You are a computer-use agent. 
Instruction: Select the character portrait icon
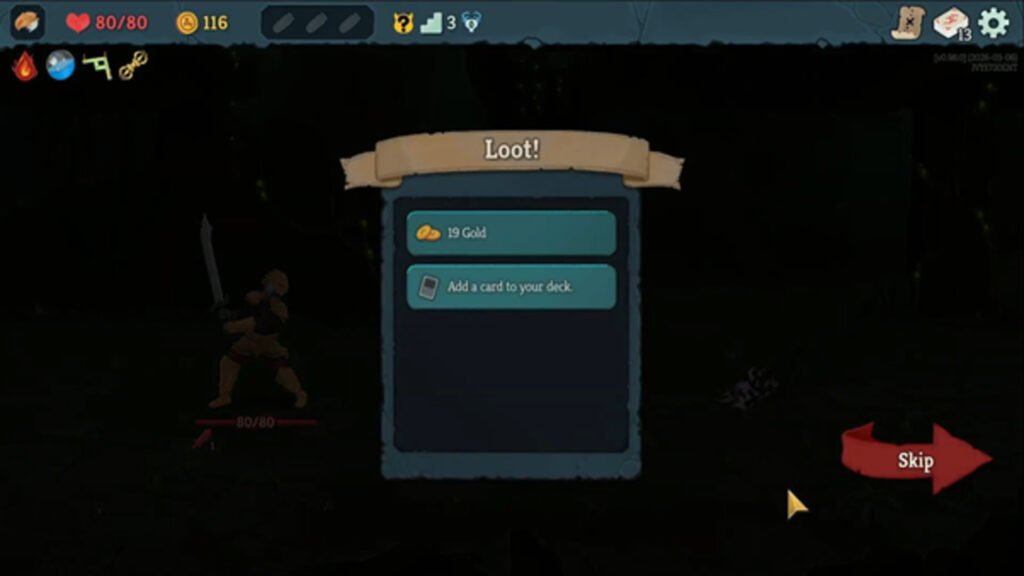pos(27,22)
